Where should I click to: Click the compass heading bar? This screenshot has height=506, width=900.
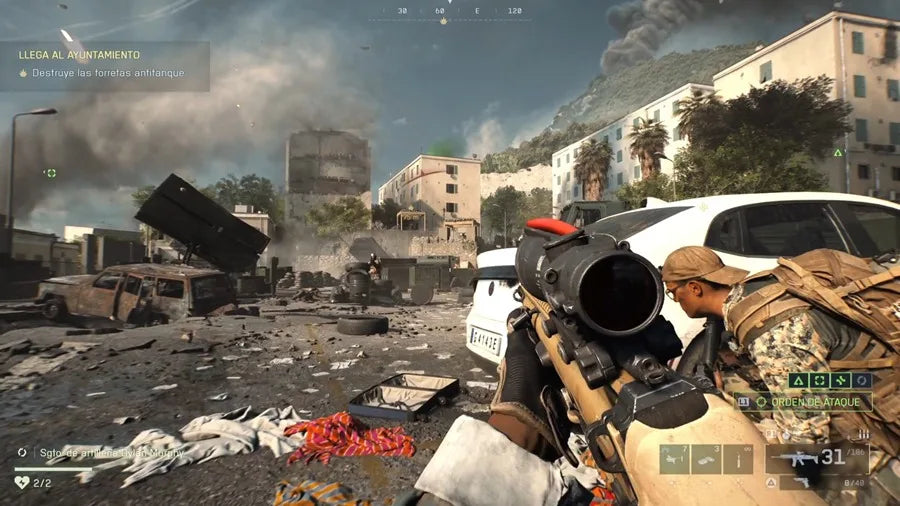[450, 12]
